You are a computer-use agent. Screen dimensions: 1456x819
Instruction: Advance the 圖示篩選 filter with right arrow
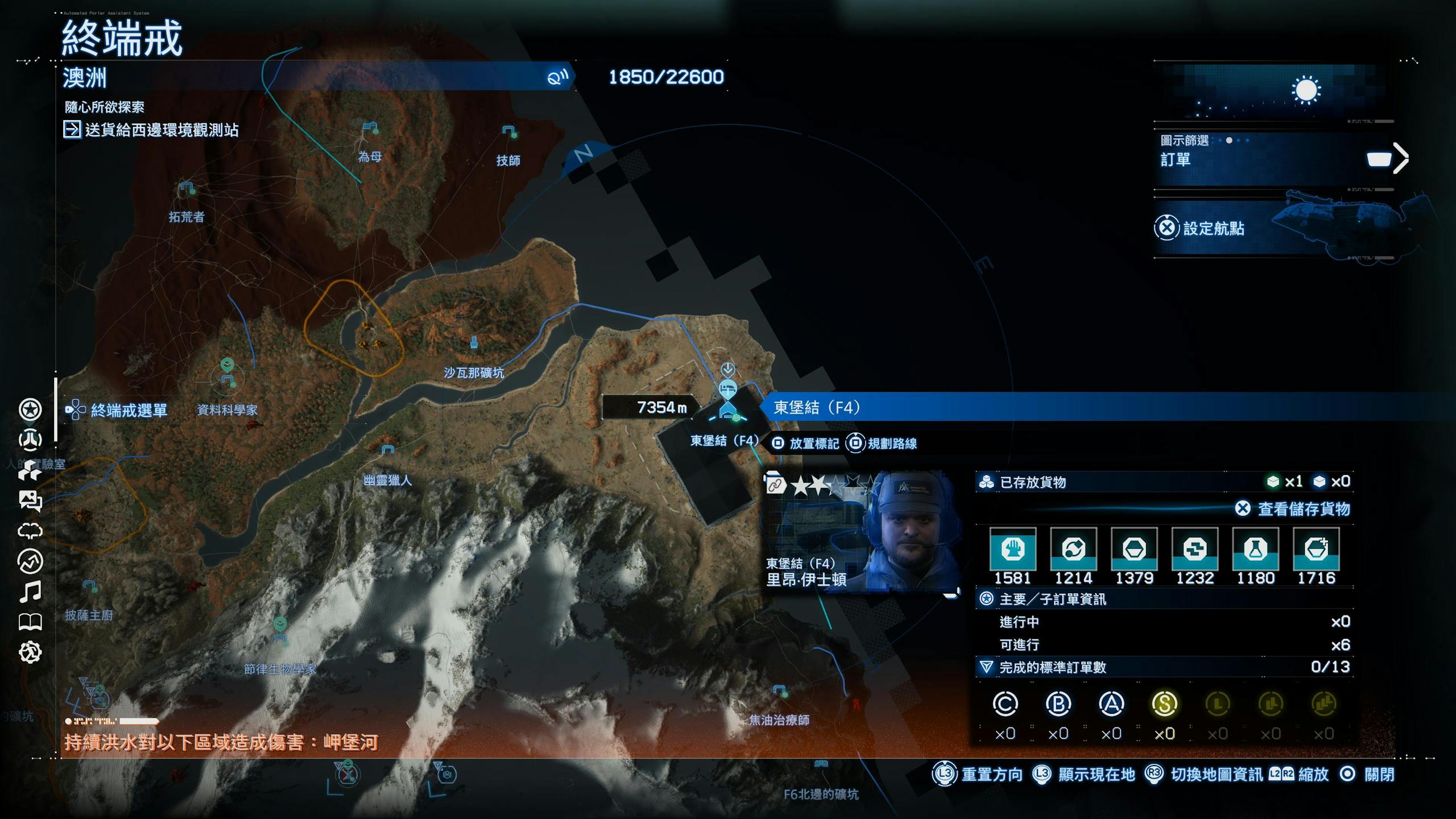[x=1400, y=158]
